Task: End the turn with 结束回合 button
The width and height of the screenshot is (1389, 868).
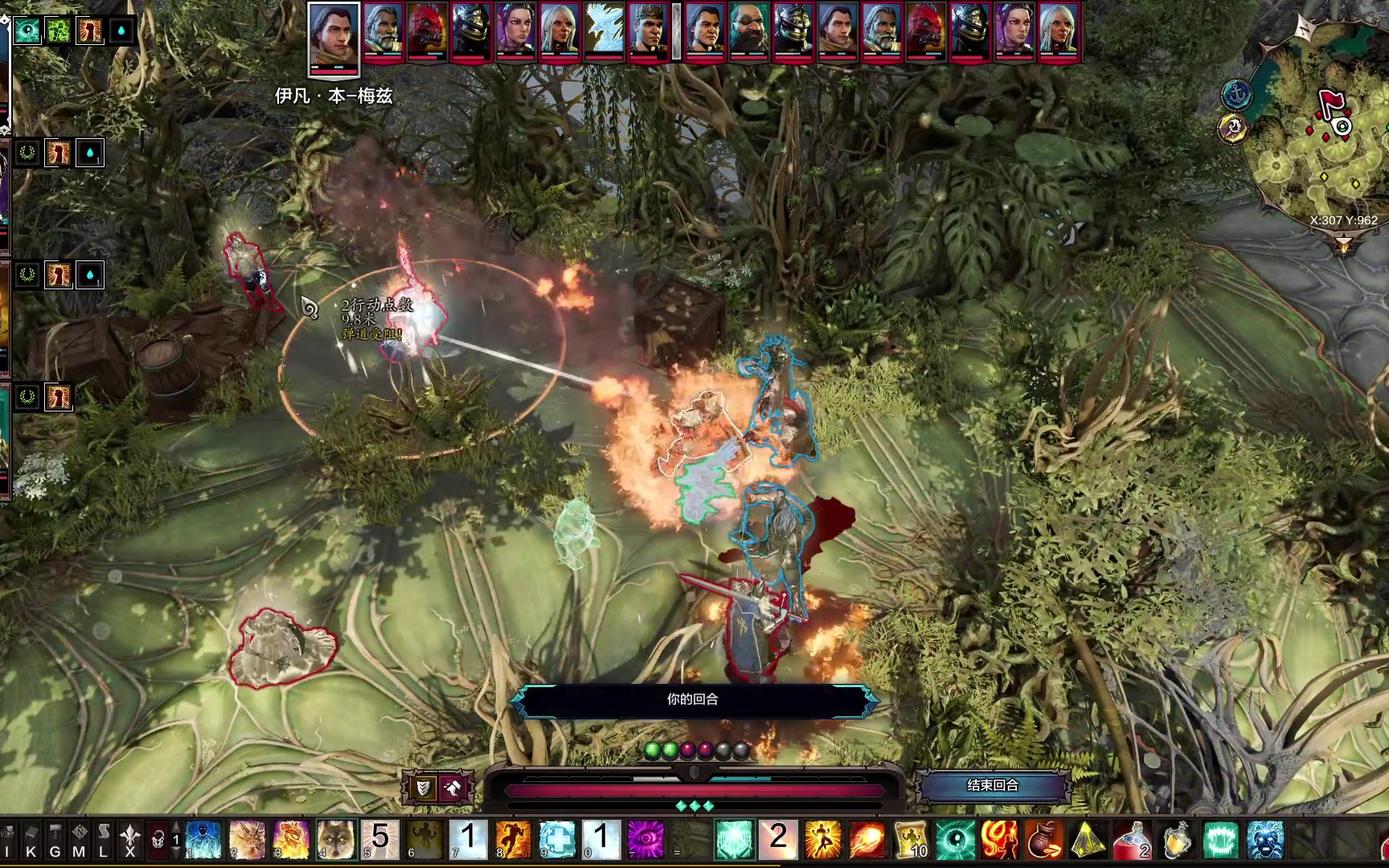Action: pos(993,785)
